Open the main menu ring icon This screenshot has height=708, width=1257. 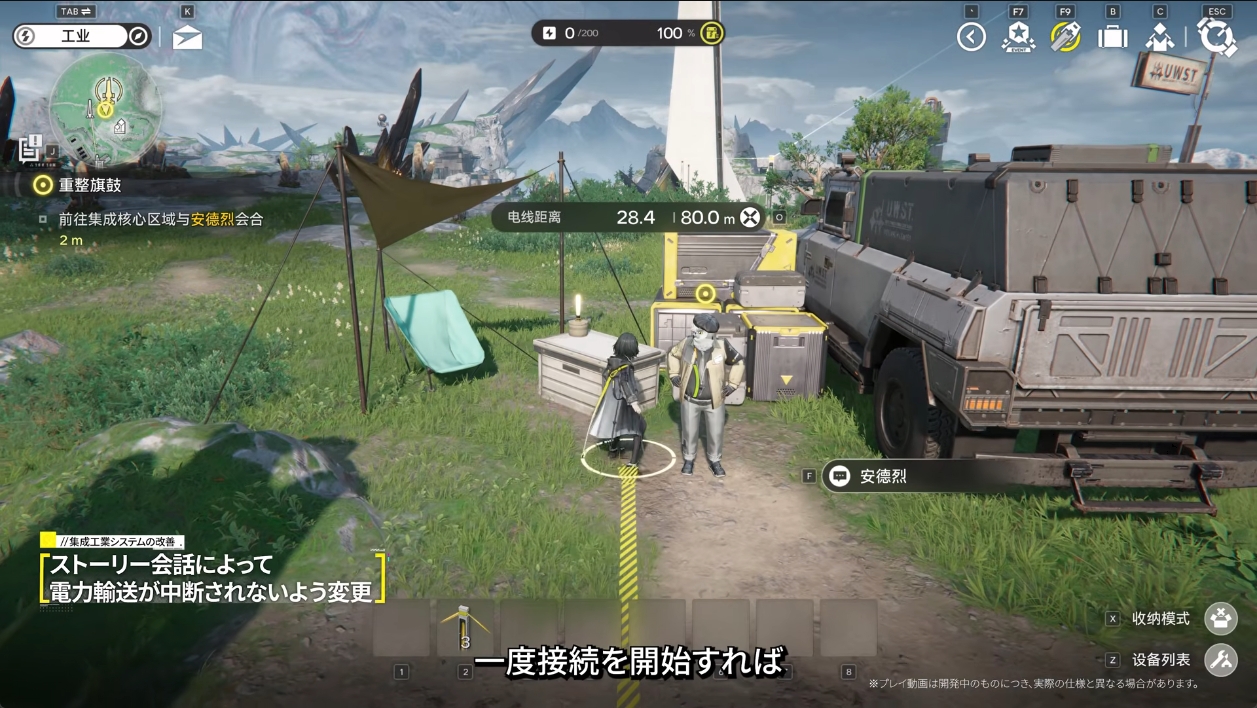[1217, 37]
